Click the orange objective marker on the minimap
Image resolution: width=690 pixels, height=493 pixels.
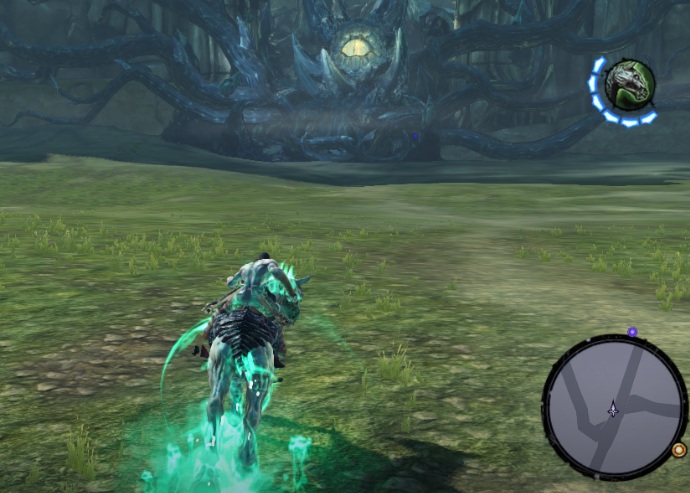tap(679, 450)
